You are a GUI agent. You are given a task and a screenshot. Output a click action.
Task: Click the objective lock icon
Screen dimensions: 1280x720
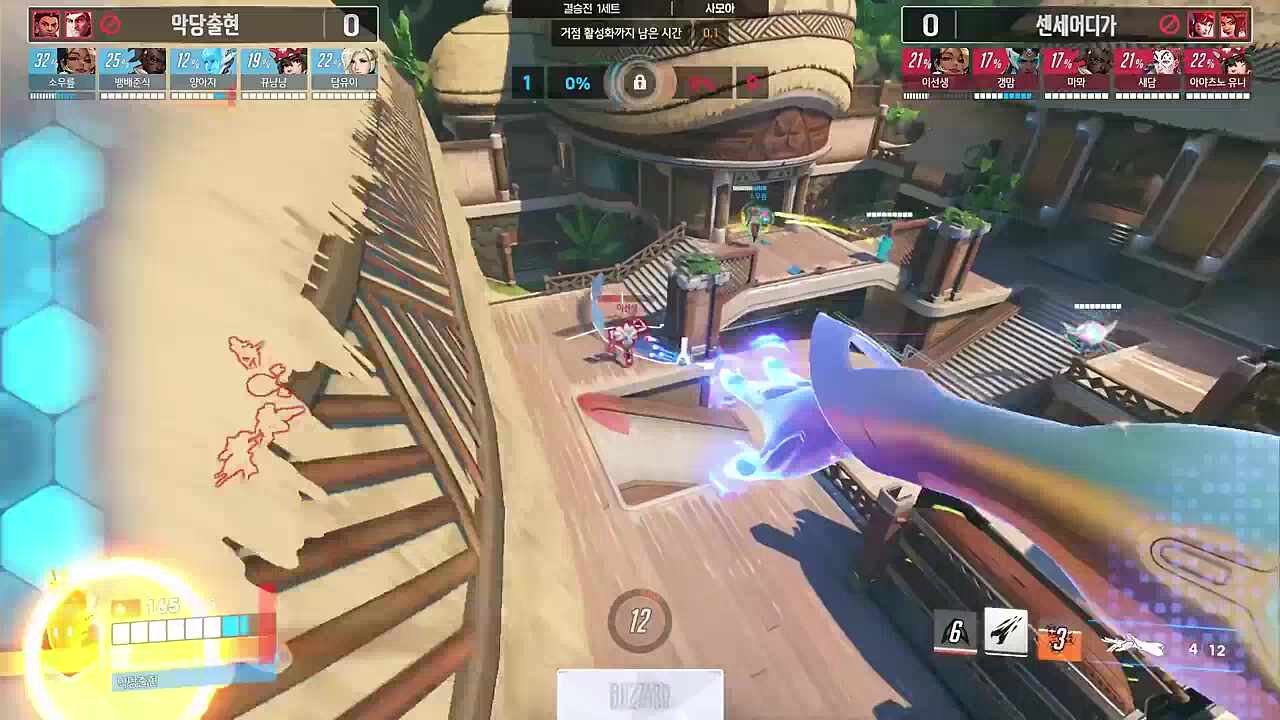coord(640,83)
